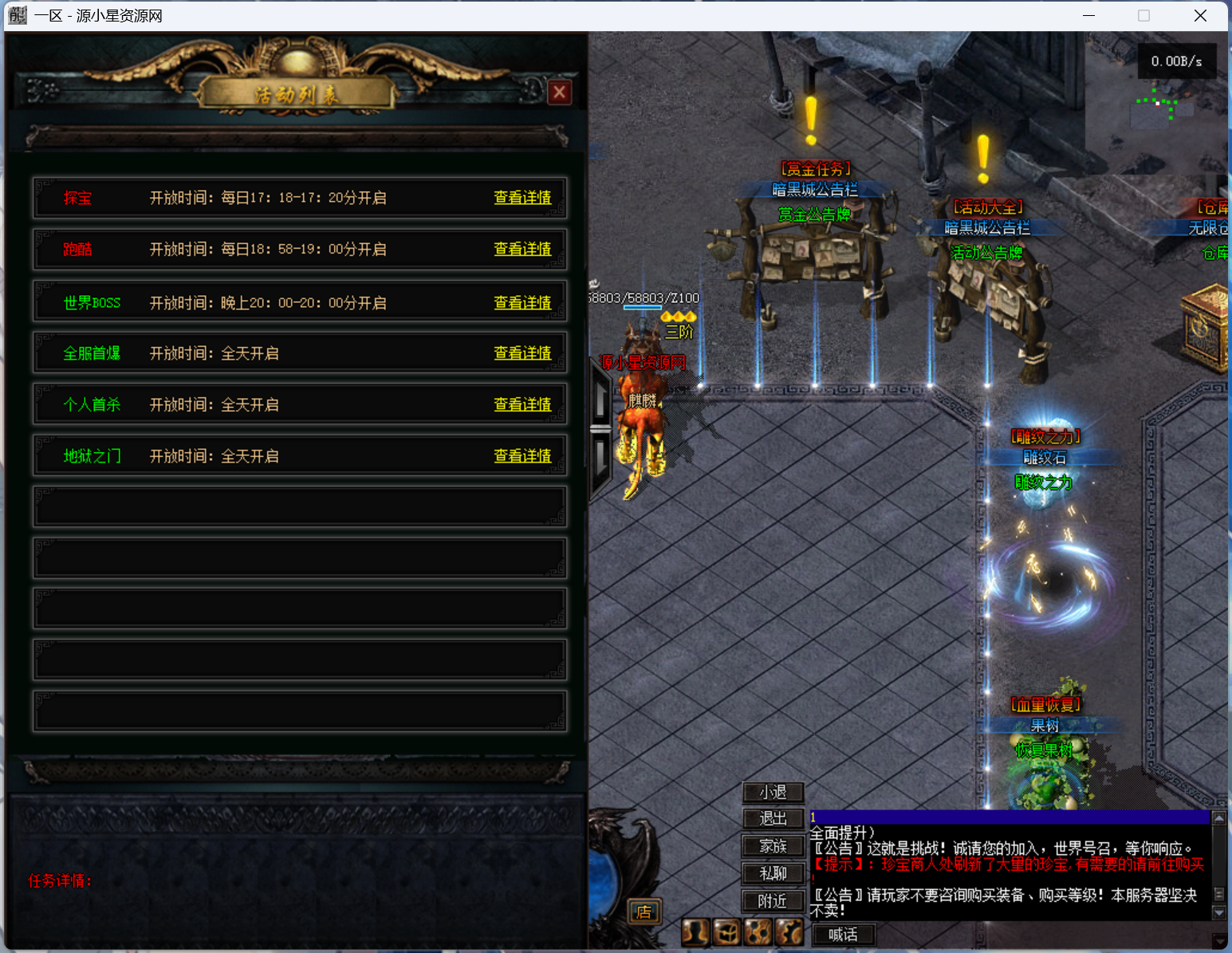The height and width of the screenshot is (953, 1232).
Task: Check details of 个人首杀
Action: tap(522, 405)
